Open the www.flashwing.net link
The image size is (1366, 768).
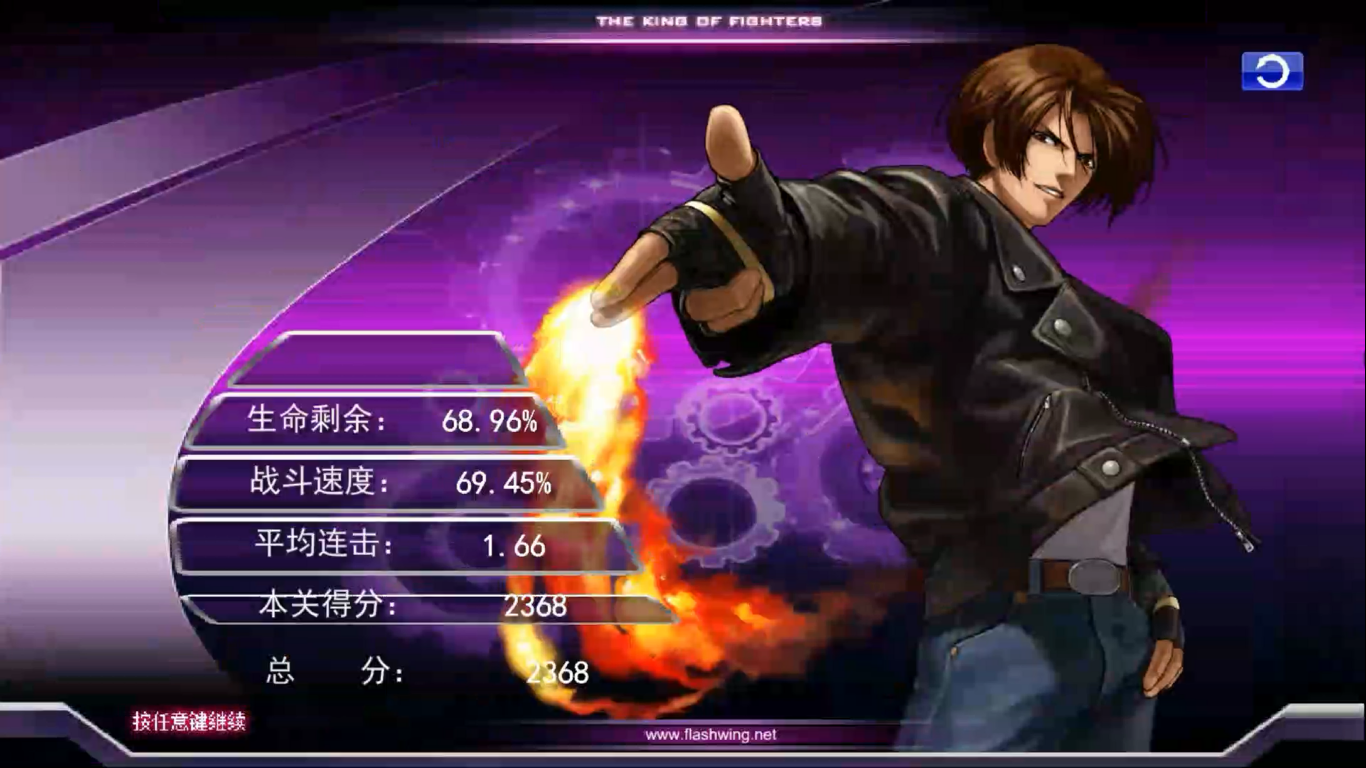pyautogui.click(x=710, y=735)
